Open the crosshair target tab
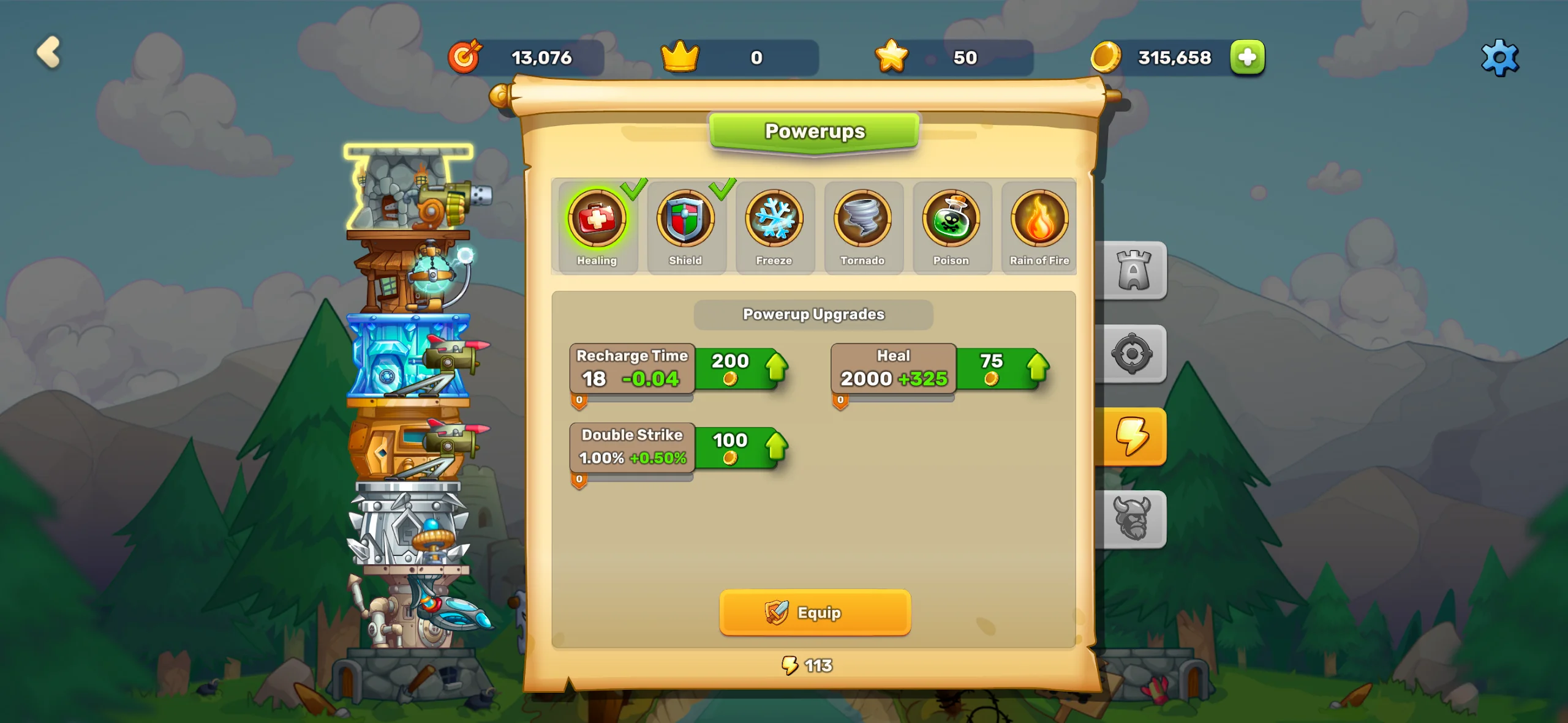Image resolution: width=1568 pixels, height=723 pixels. (1133, 354)
